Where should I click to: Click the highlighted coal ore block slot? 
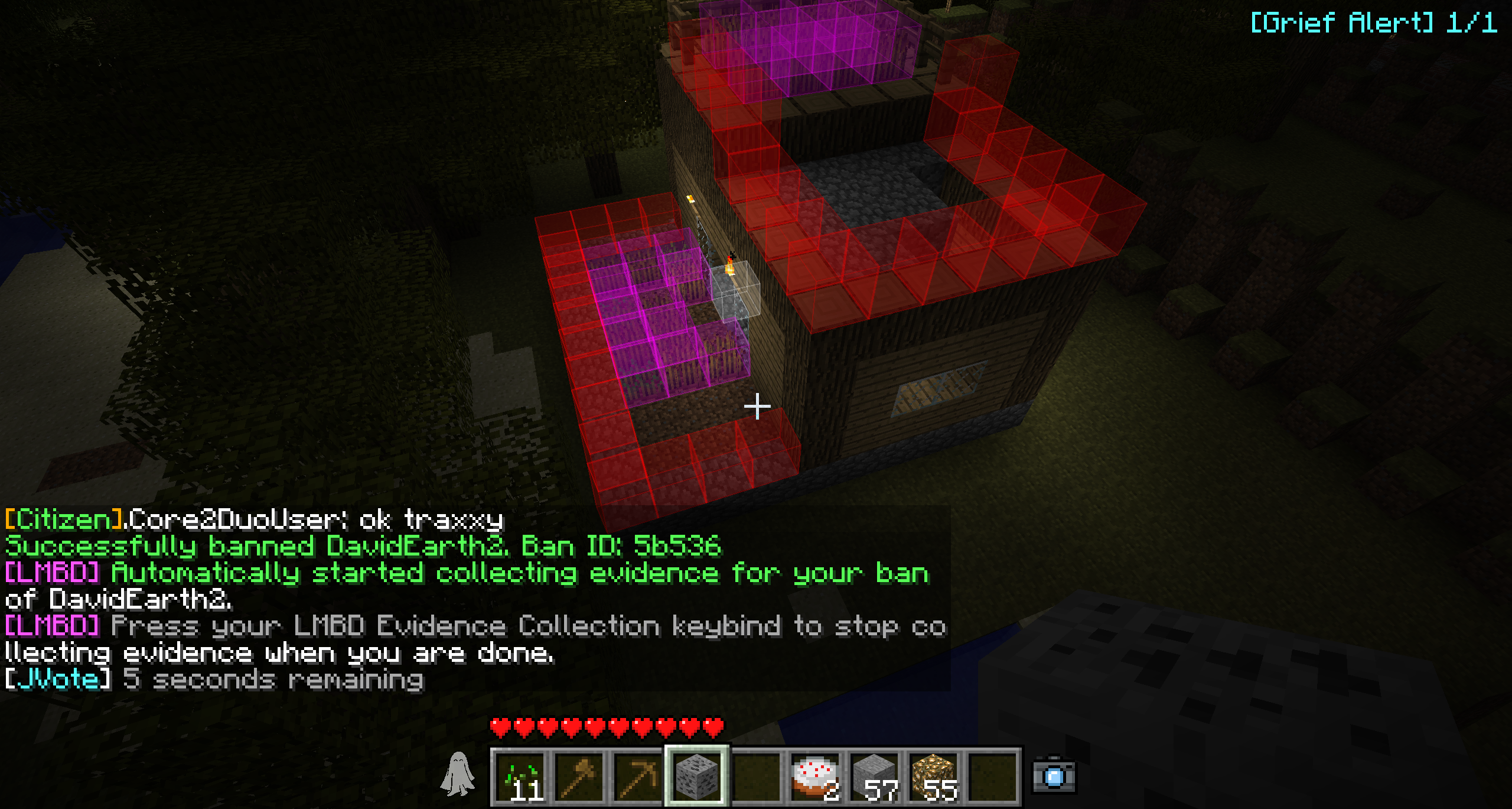coord(697,776)
